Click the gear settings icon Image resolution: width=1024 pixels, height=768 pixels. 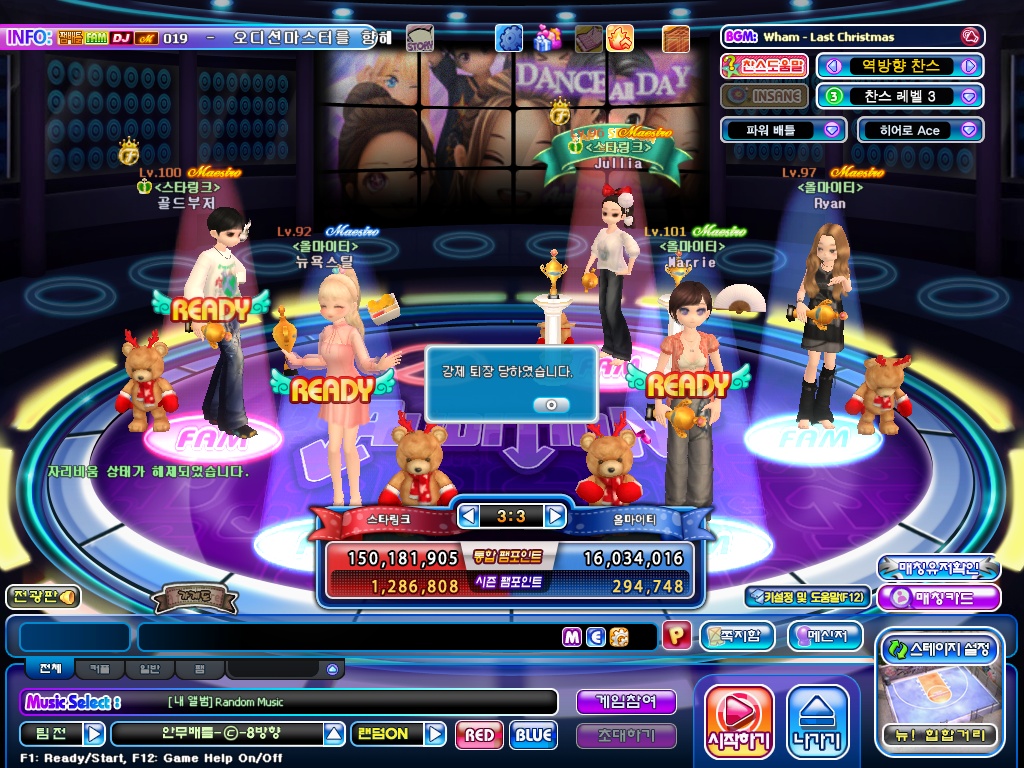pyautogui.click(x=509, y=38)
